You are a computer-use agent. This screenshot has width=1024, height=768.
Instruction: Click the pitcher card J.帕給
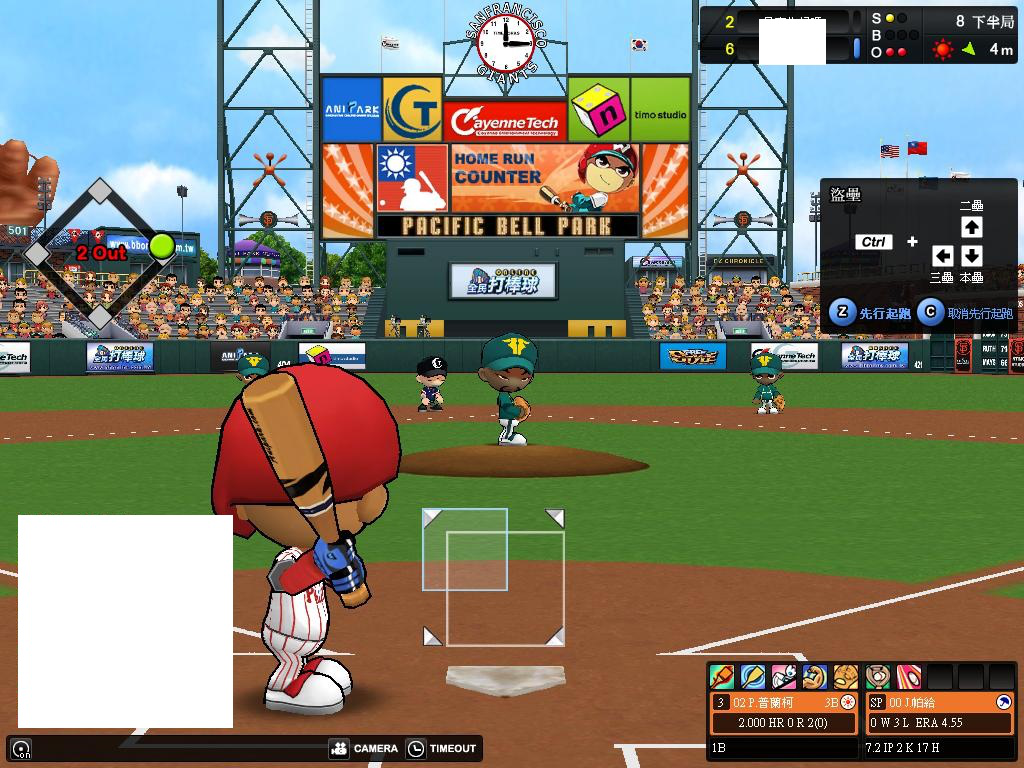point(939,712)
